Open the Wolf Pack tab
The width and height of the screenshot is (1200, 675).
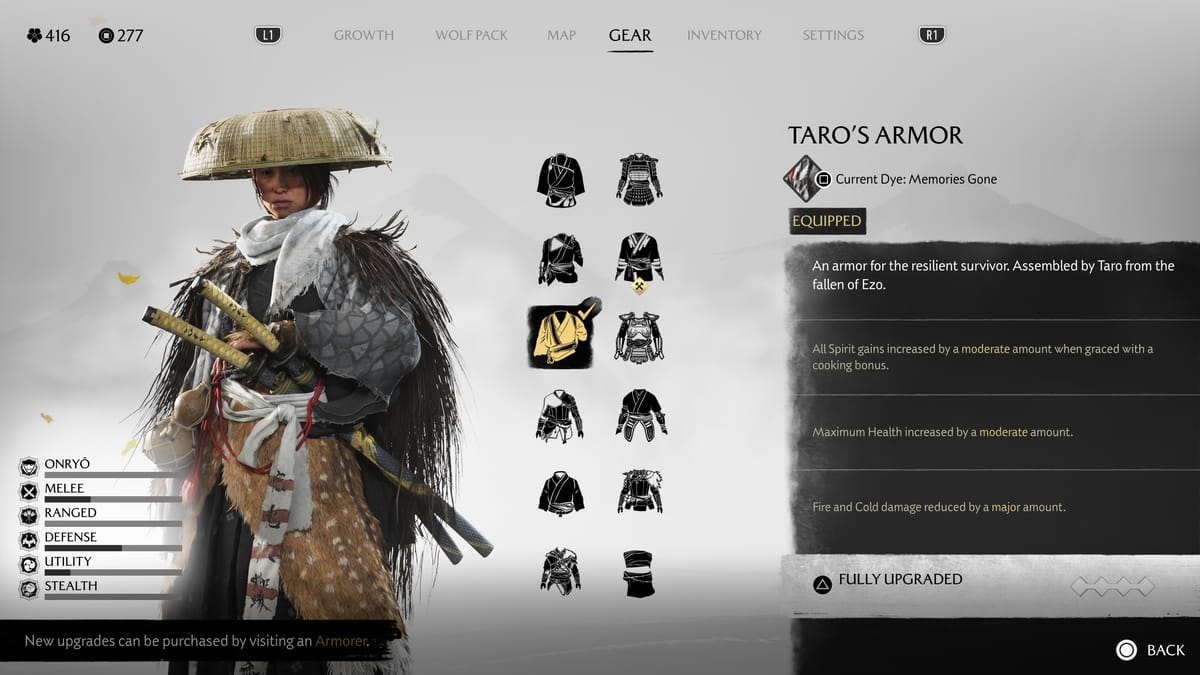471,35
